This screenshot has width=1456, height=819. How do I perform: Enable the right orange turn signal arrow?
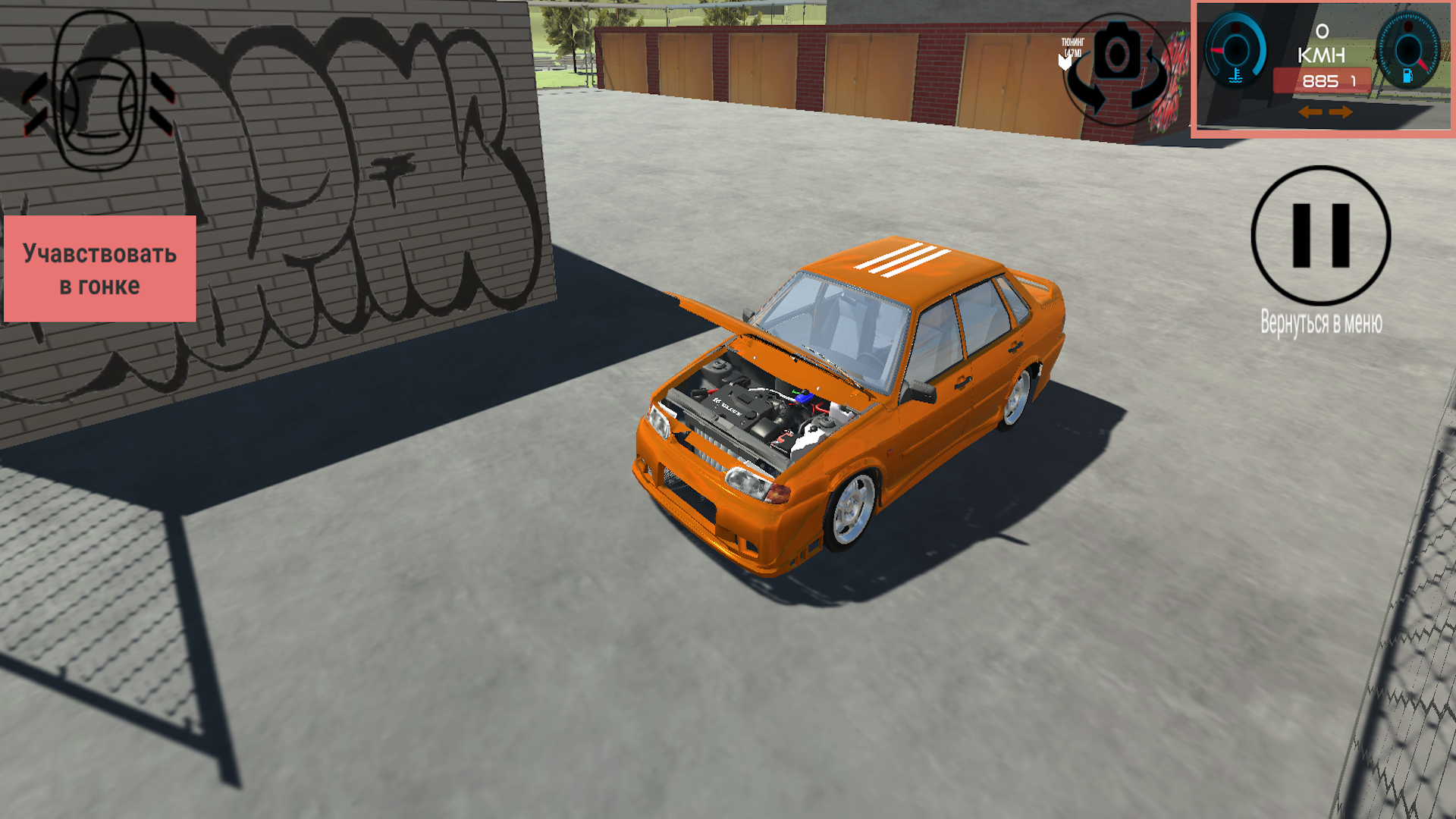[1341, 113]
